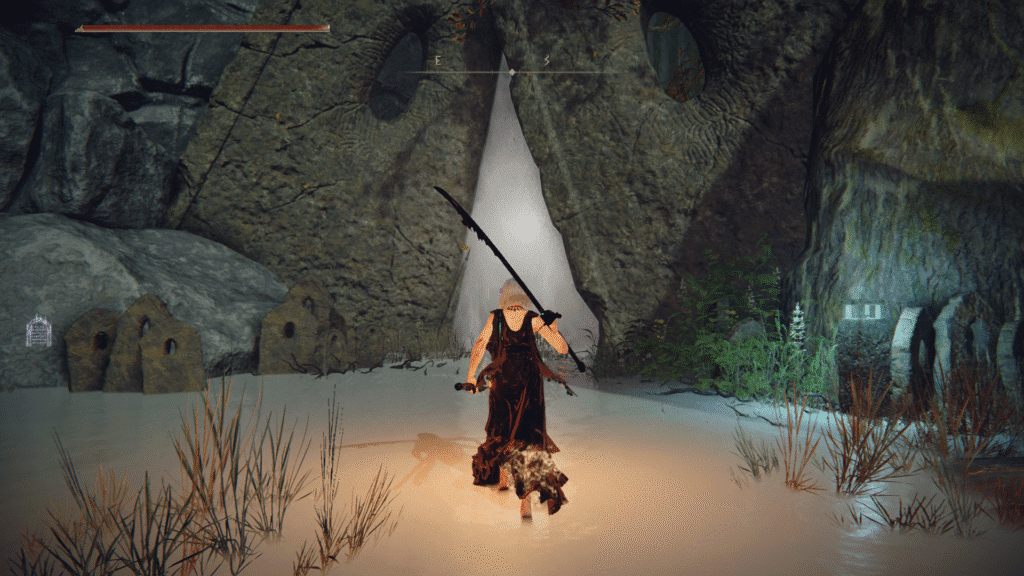The image size is (1024, 576).
Task: Click the East letter on the compass
Action: pos(439,61)
